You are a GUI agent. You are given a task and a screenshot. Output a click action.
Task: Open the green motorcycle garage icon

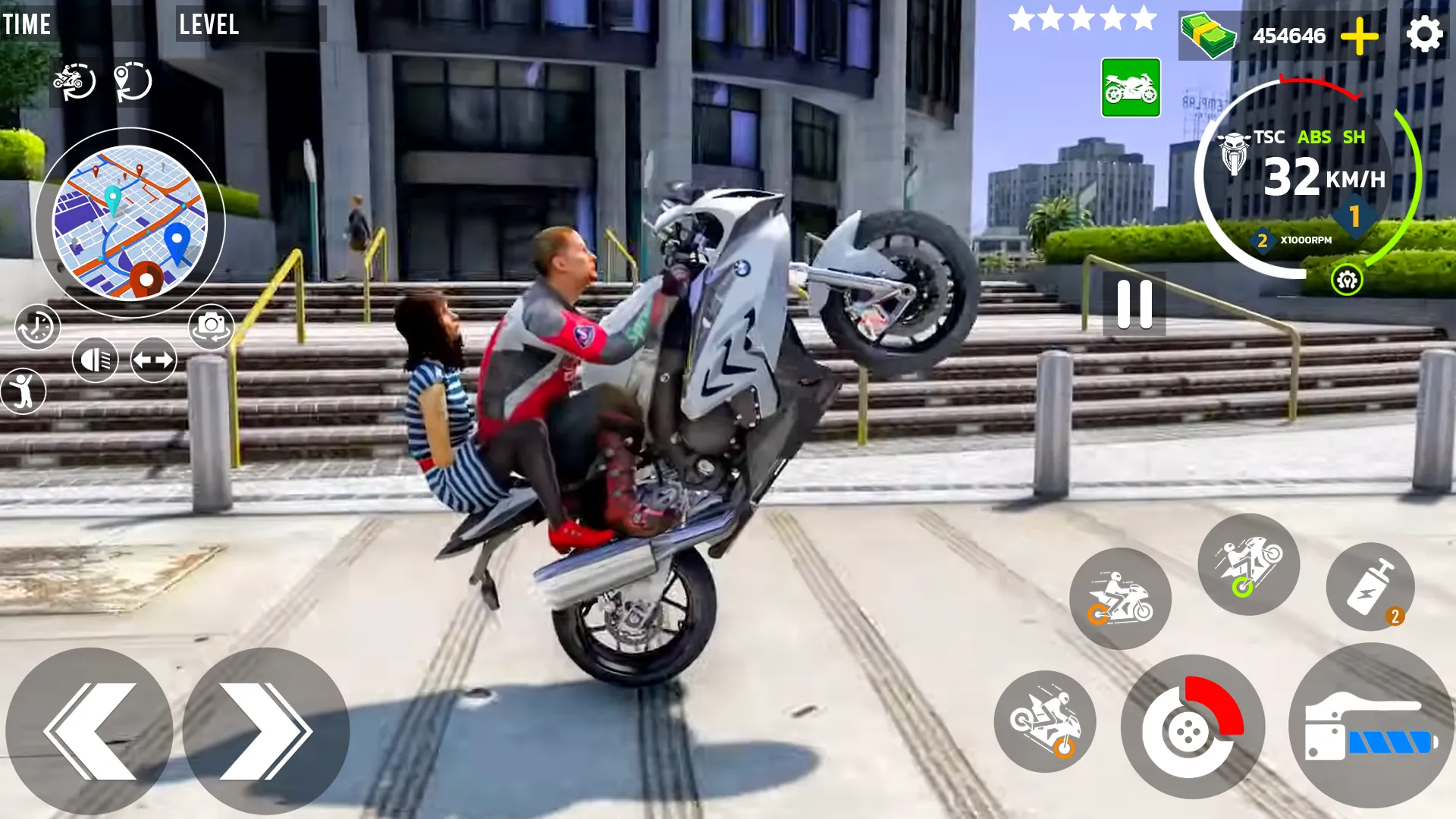(x=1130, y=89)
